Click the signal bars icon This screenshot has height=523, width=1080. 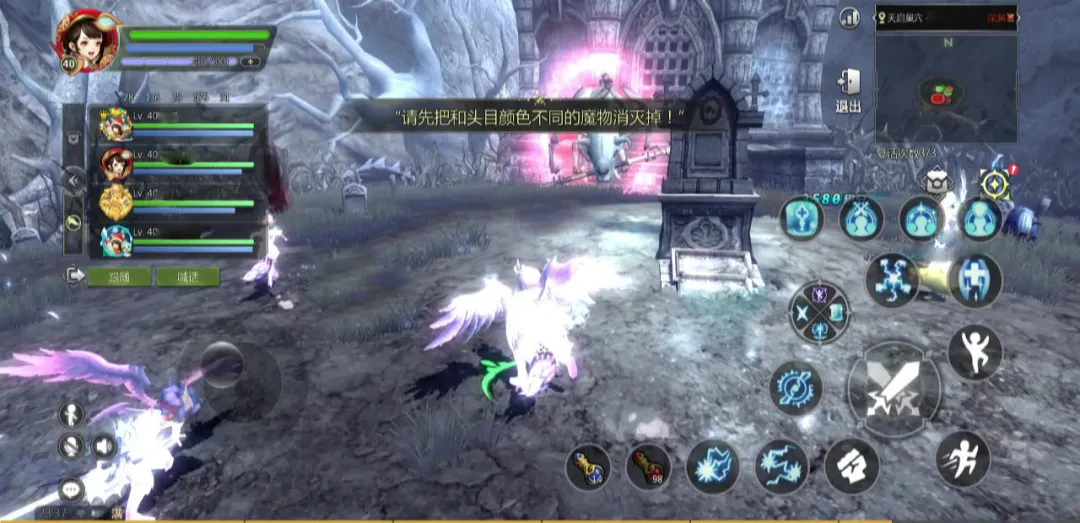(x=850, y=17)
